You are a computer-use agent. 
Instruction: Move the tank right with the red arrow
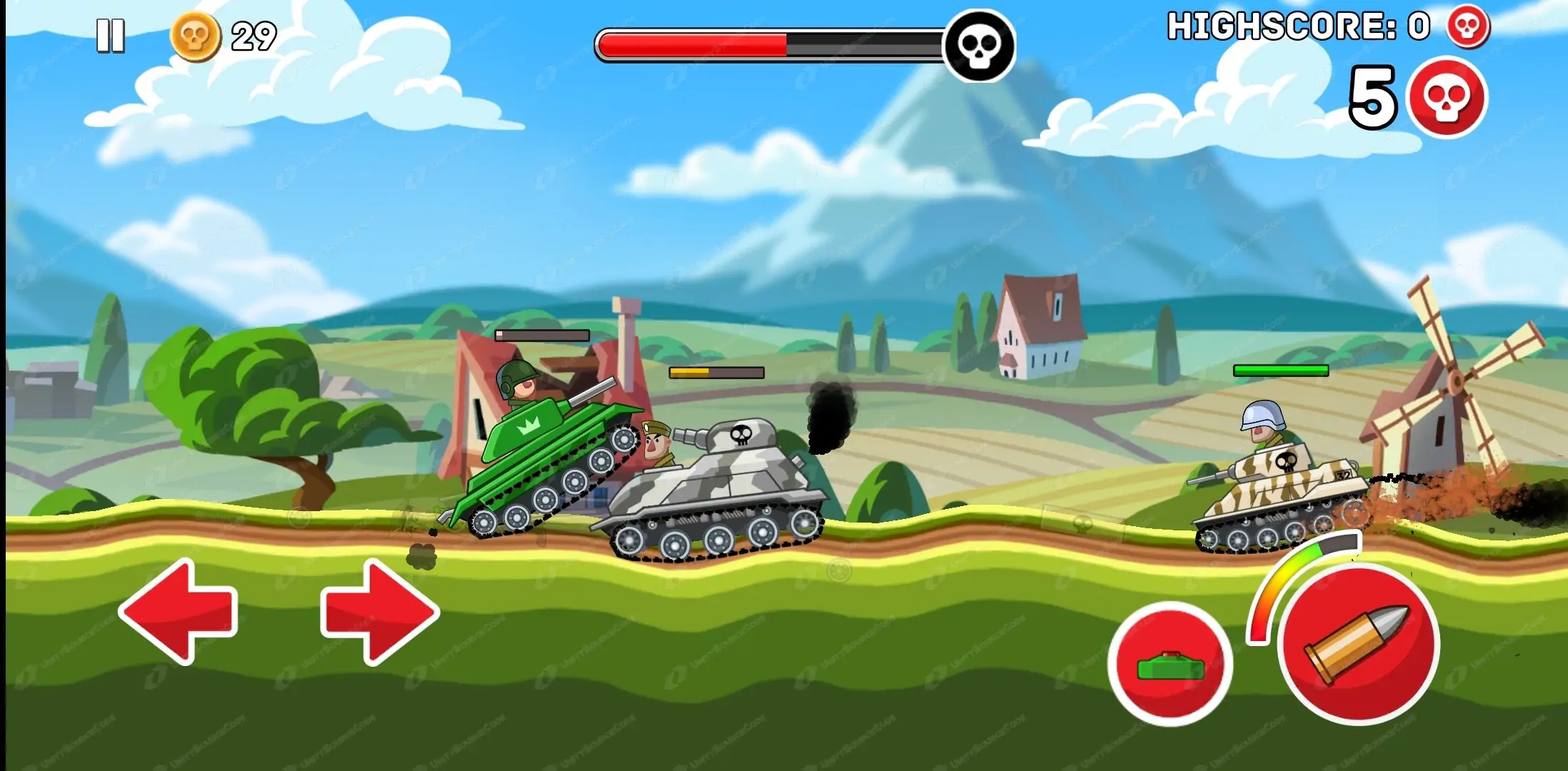click(379, 612)
